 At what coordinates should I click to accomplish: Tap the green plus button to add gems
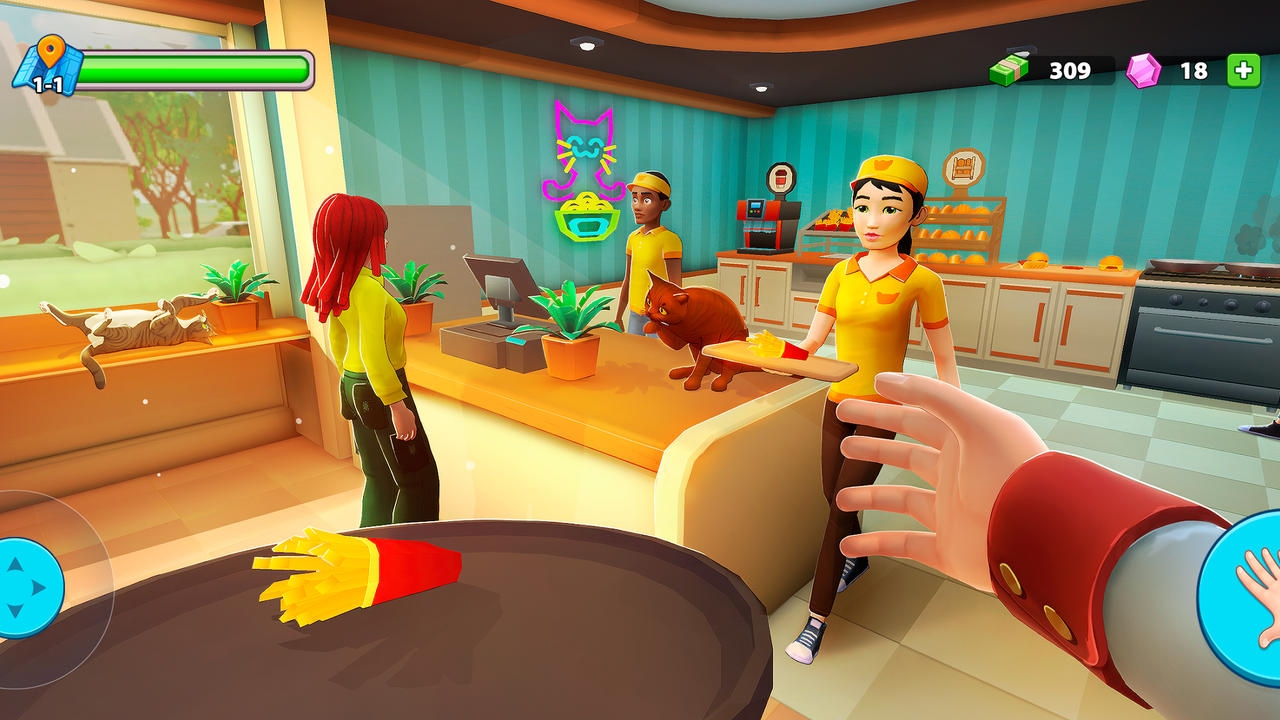(1243, 71)
